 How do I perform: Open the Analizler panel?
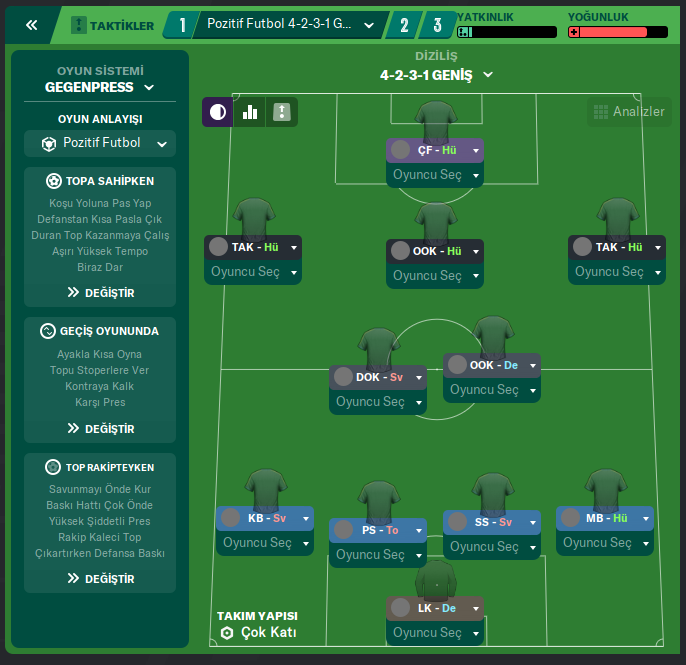(x=629, y=112)
